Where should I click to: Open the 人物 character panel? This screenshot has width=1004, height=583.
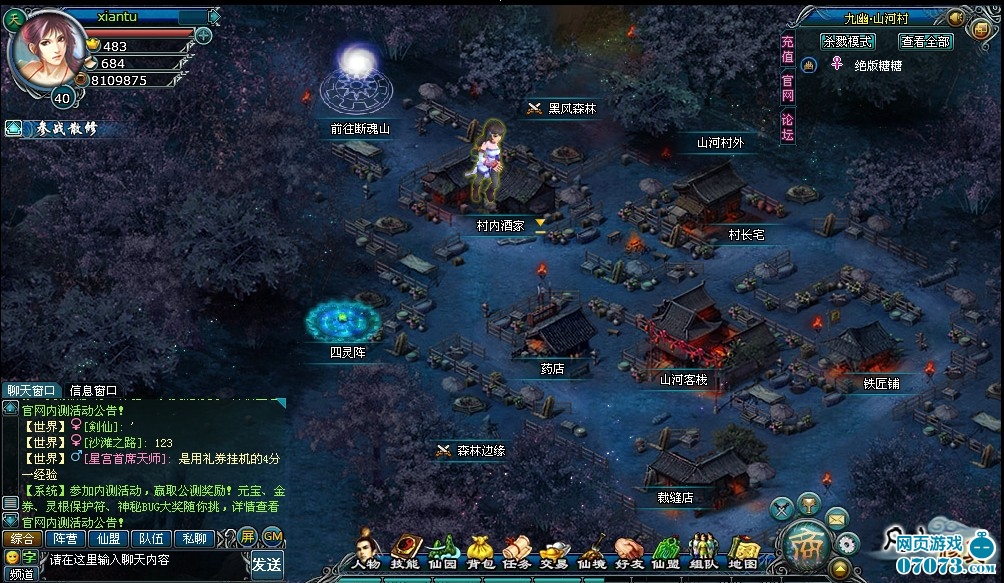(365, 552)
